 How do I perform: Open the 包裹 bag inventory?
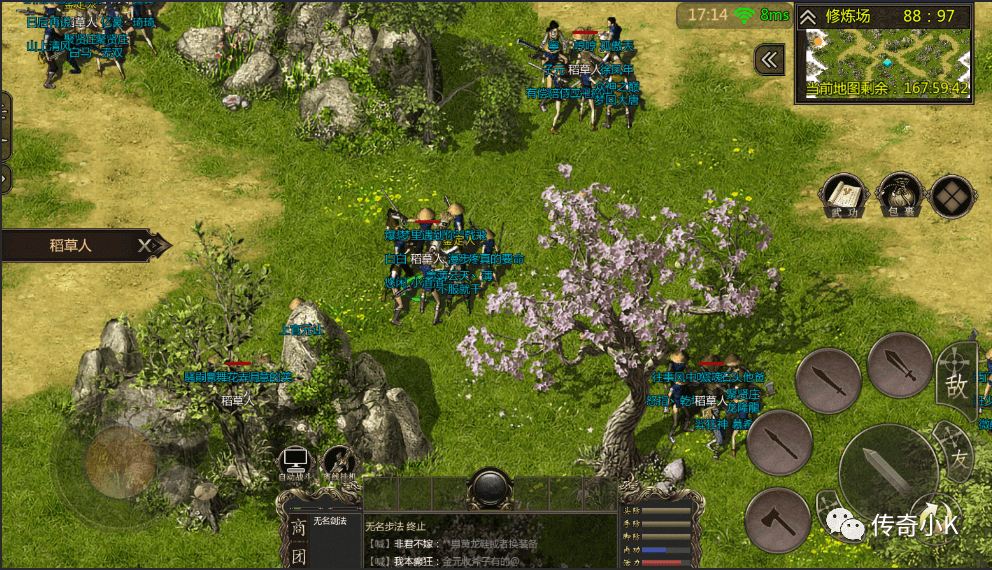click(x=899, y=196)
